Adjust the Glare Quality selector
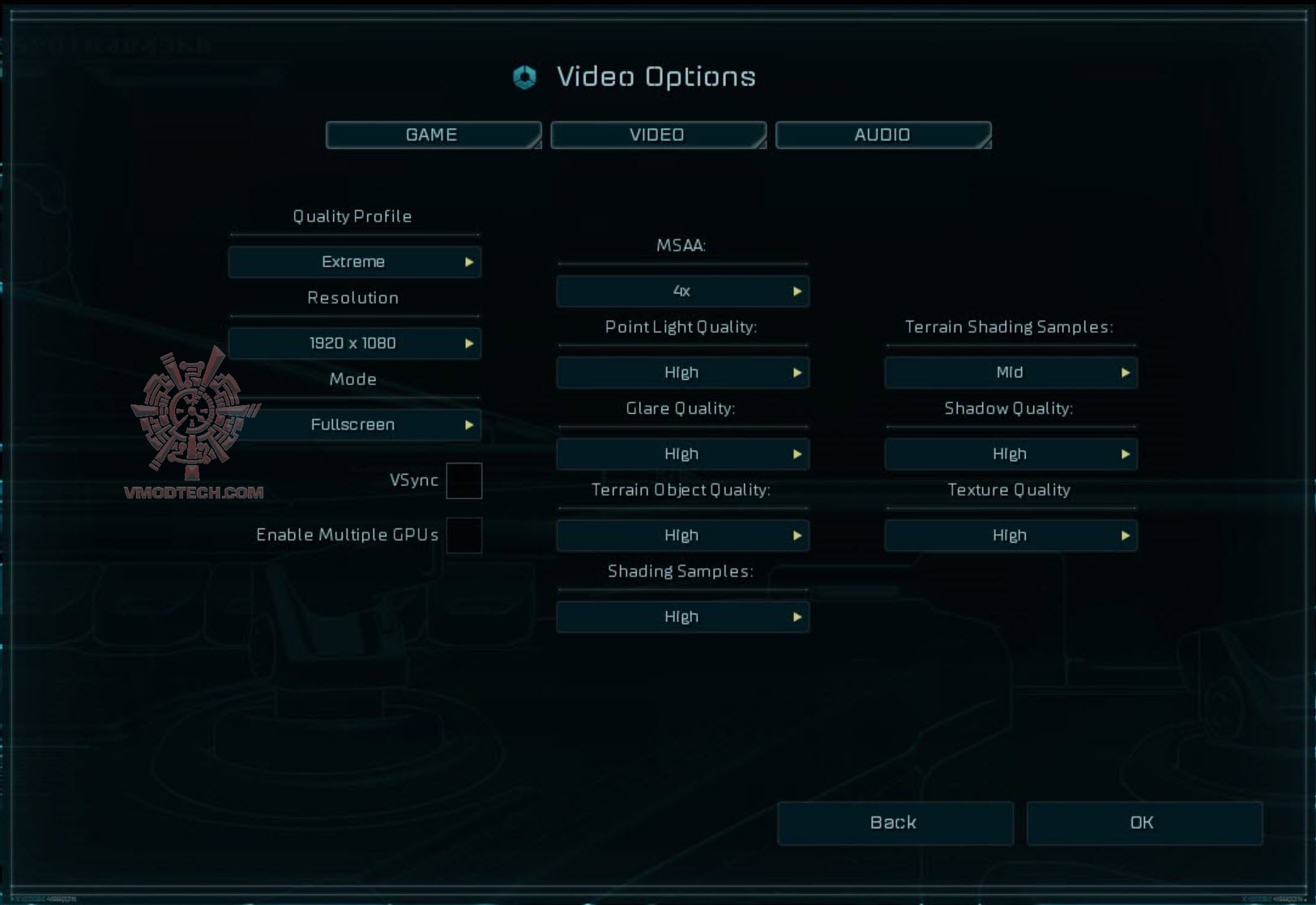1316x905 pixels. (x=682, y=455)
